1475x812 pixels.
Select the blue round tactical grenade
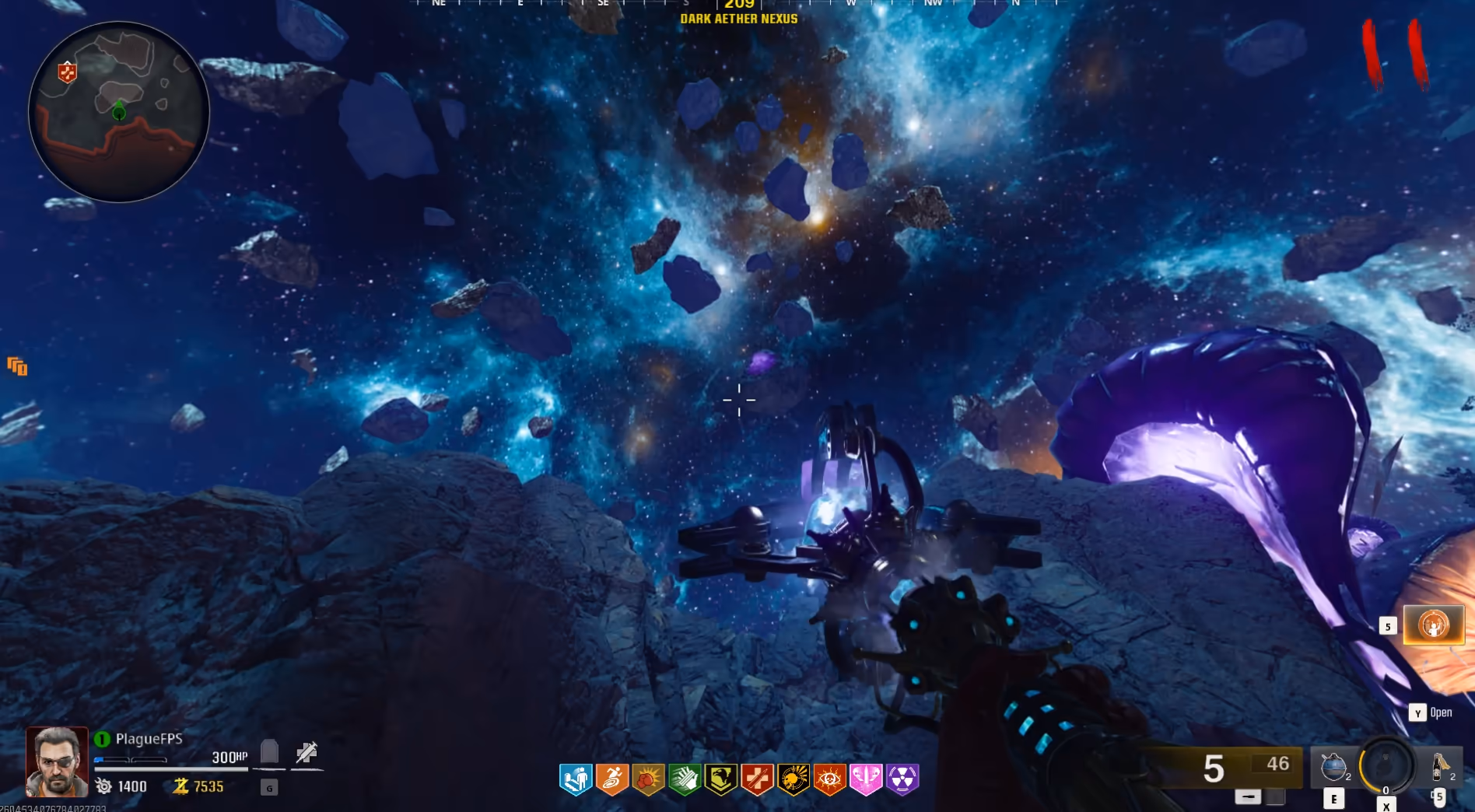[x=1333, y=767]
